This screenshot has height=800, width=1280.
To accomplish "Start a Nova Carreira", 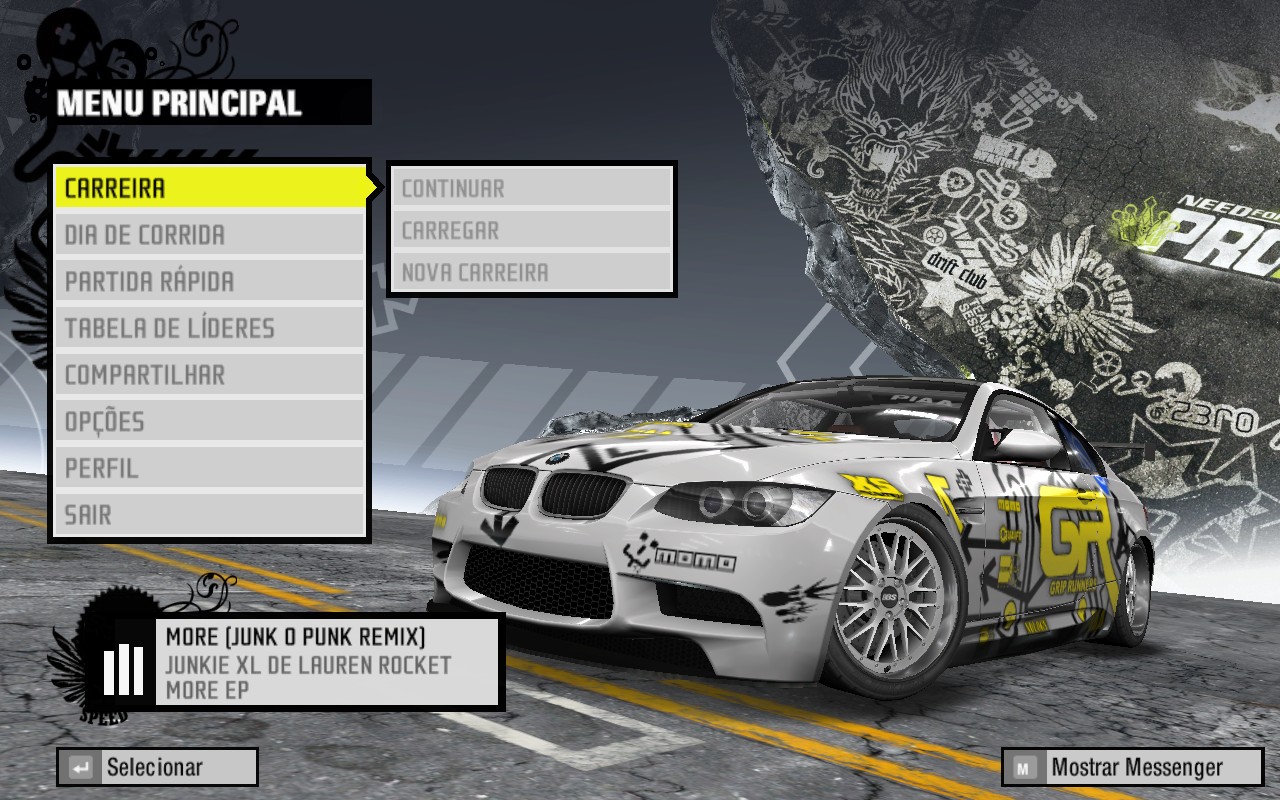I will pos(533,271).
